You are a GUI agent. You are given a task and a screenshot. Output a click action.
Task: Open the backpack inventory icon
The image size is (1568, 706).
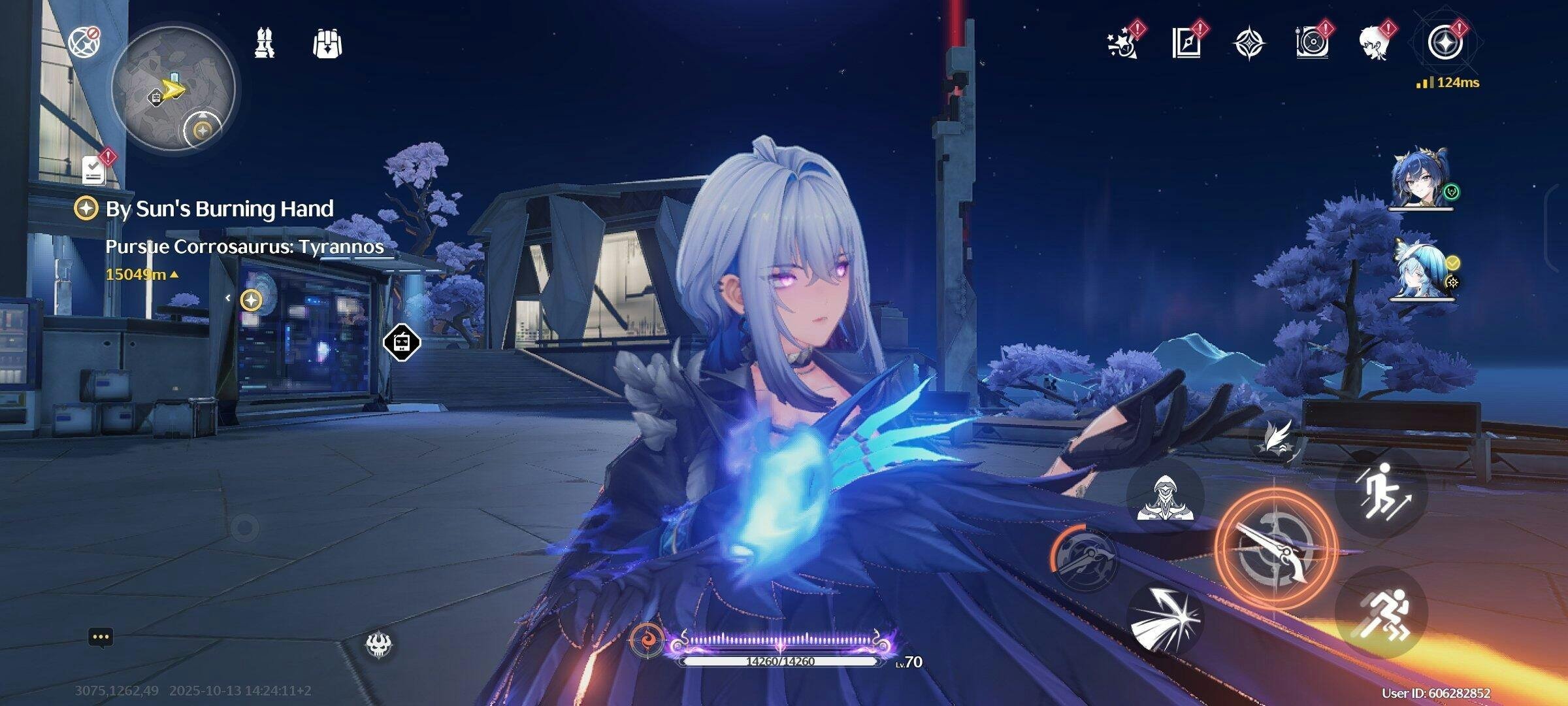[x=327, y=44]
